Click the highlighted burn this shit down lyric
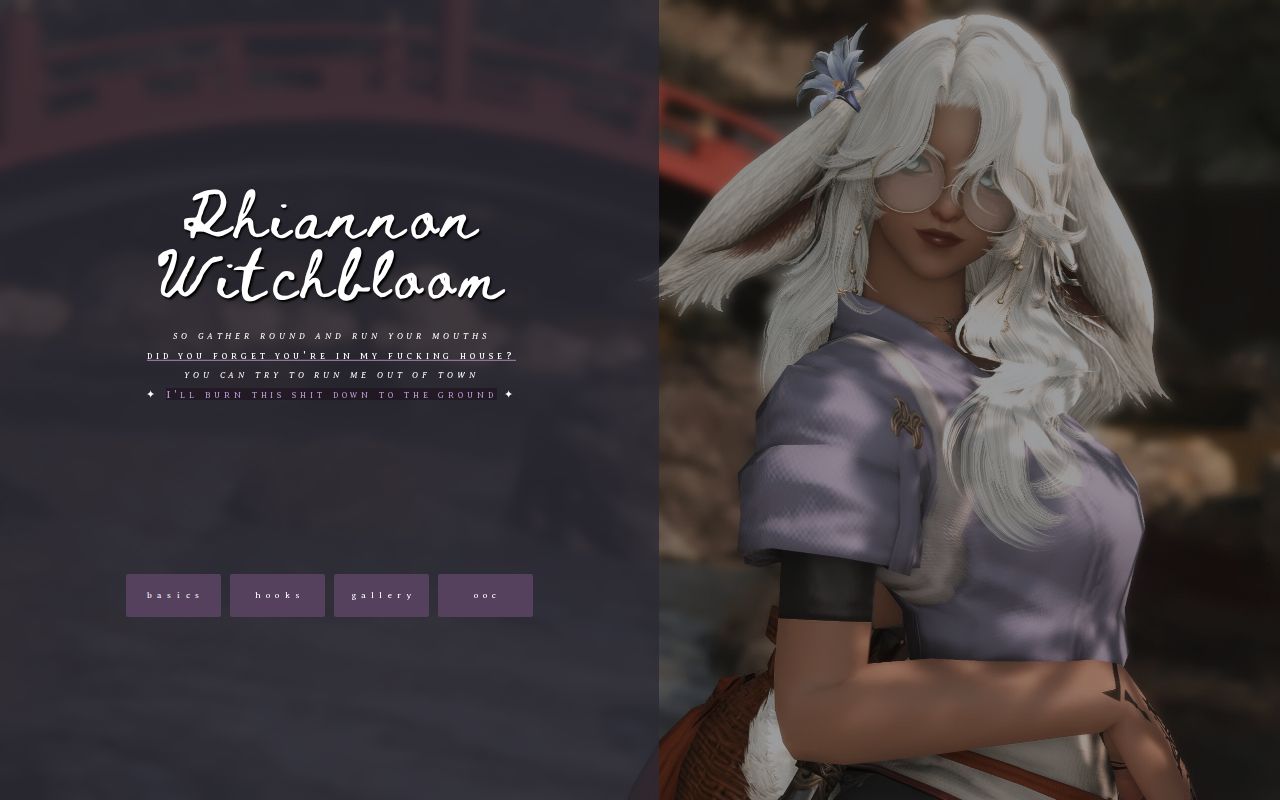The width and height of the screenshot is (1280, 800). tap(330, 394)
